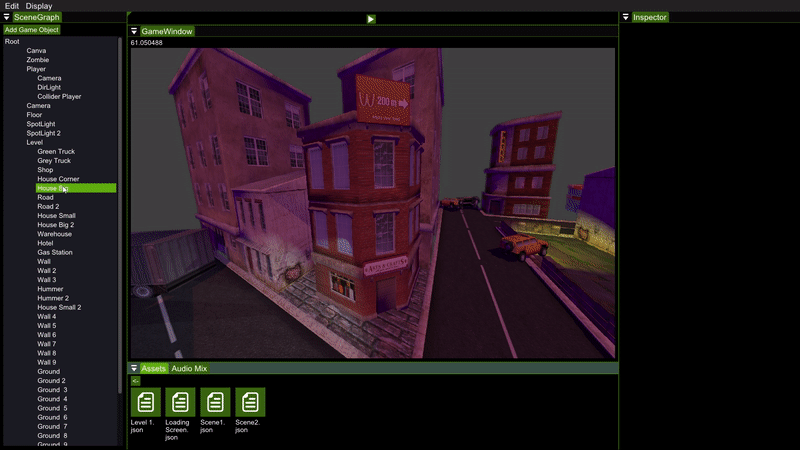The width and height of the screenshot is (800, 450).
Task: Select the Player object in the tree
Action: click(36, 69)
